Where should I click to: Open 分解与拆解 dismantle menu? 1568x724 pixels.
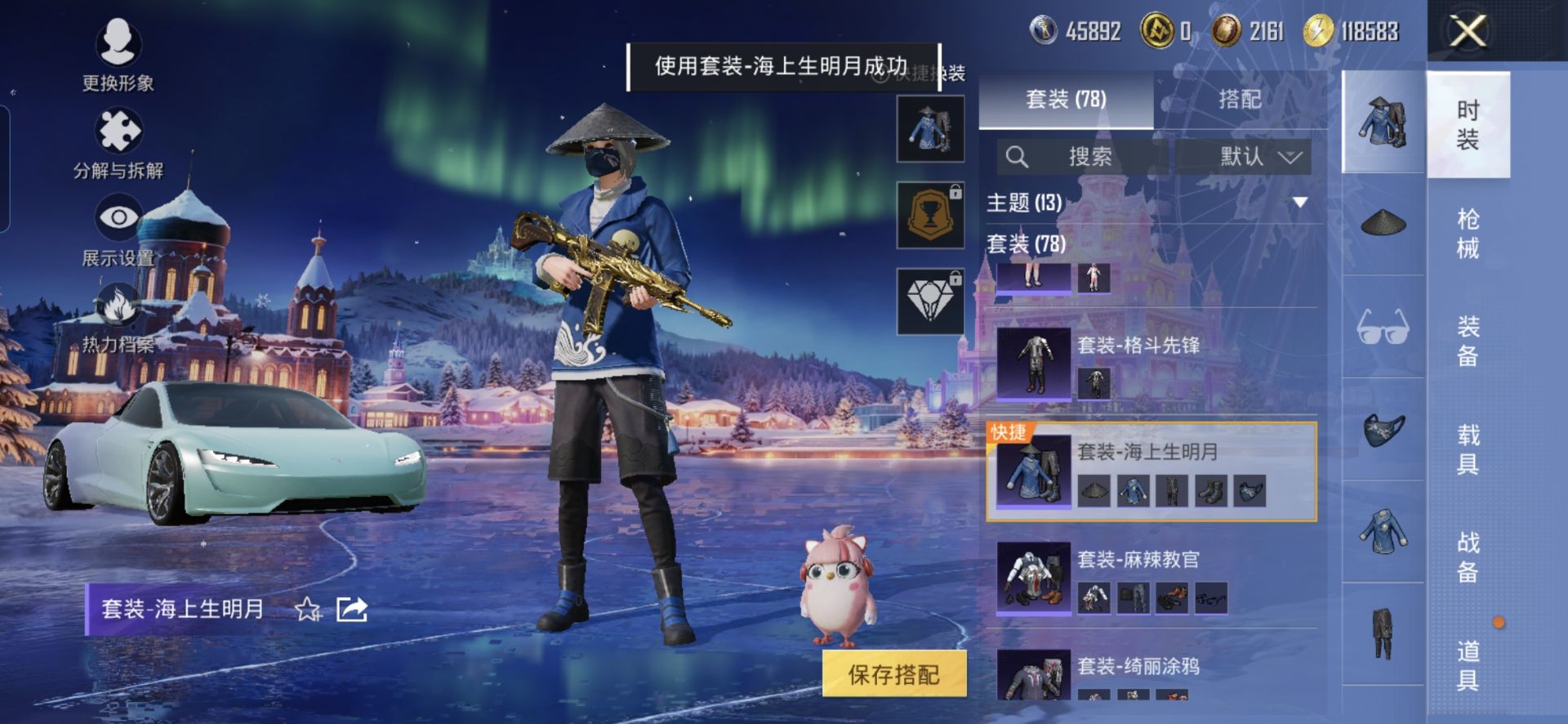point(118,143)
